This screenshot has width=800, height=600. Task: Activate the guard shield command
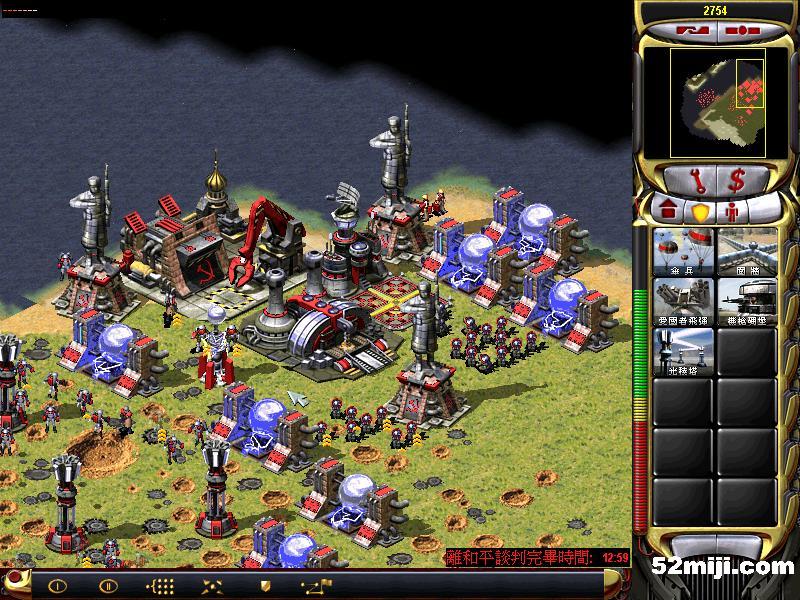click(265, 585)
